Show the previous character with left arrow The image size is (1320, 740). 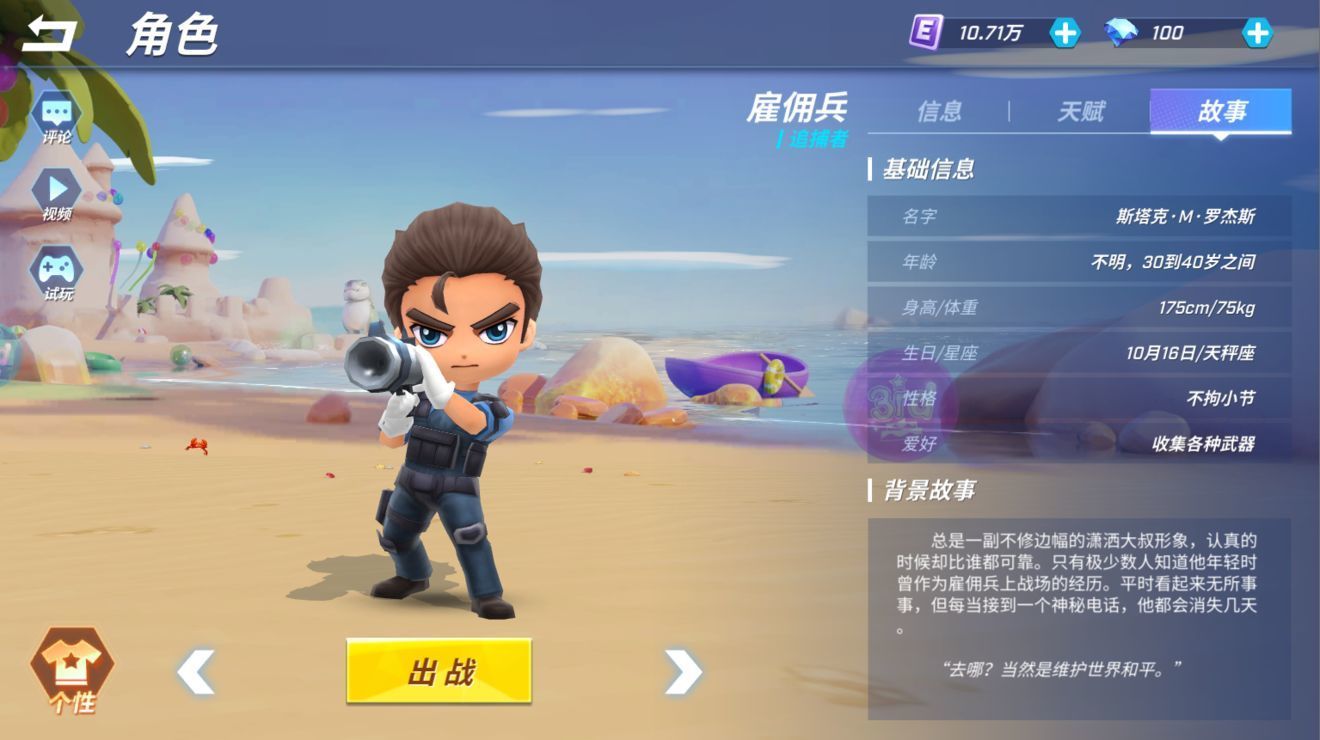click(196, 671)
